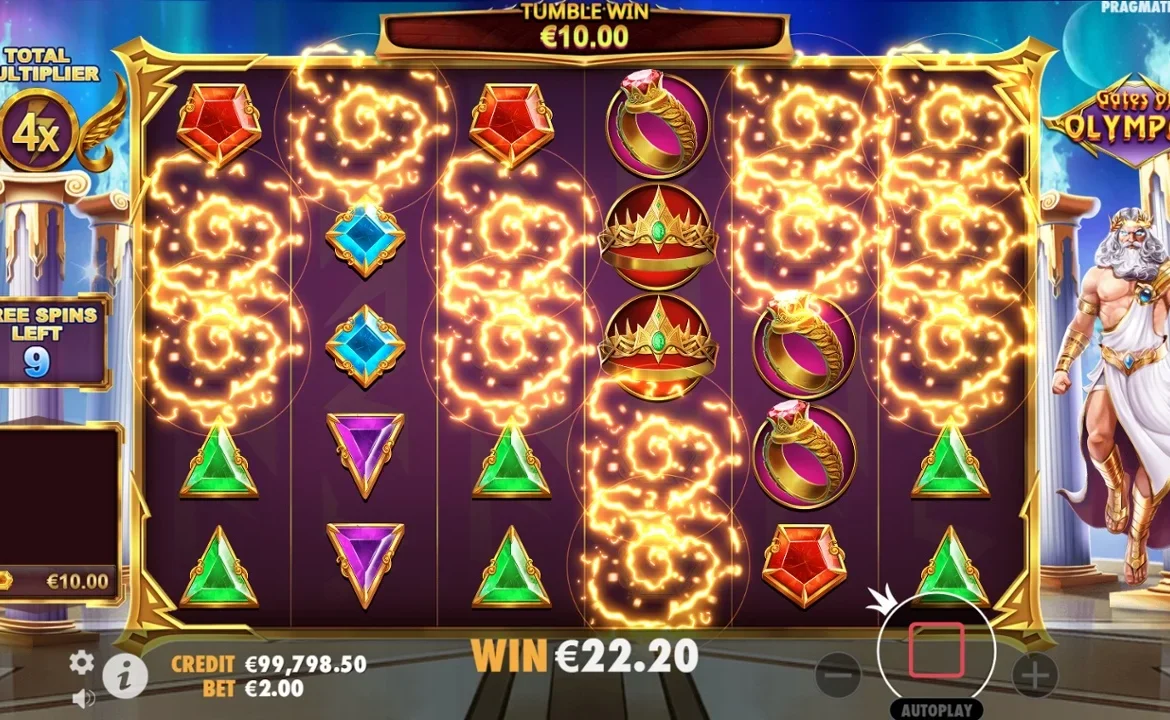Stop the spin with the red square button
1170x720 pixels.
[x=936, y=650]
